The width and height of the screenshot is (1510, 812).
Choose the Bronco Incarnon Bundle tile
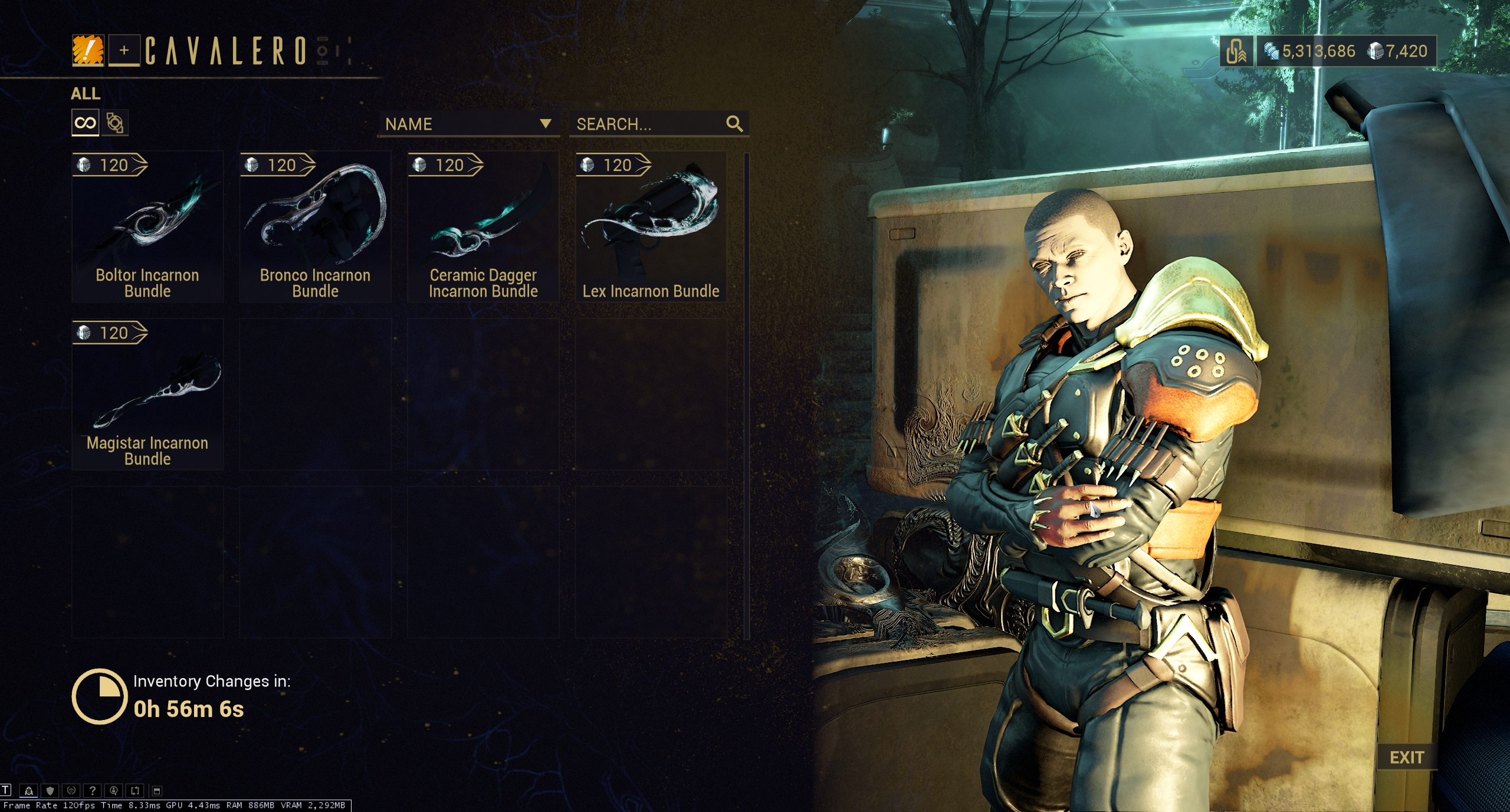(x=315, y=227)
